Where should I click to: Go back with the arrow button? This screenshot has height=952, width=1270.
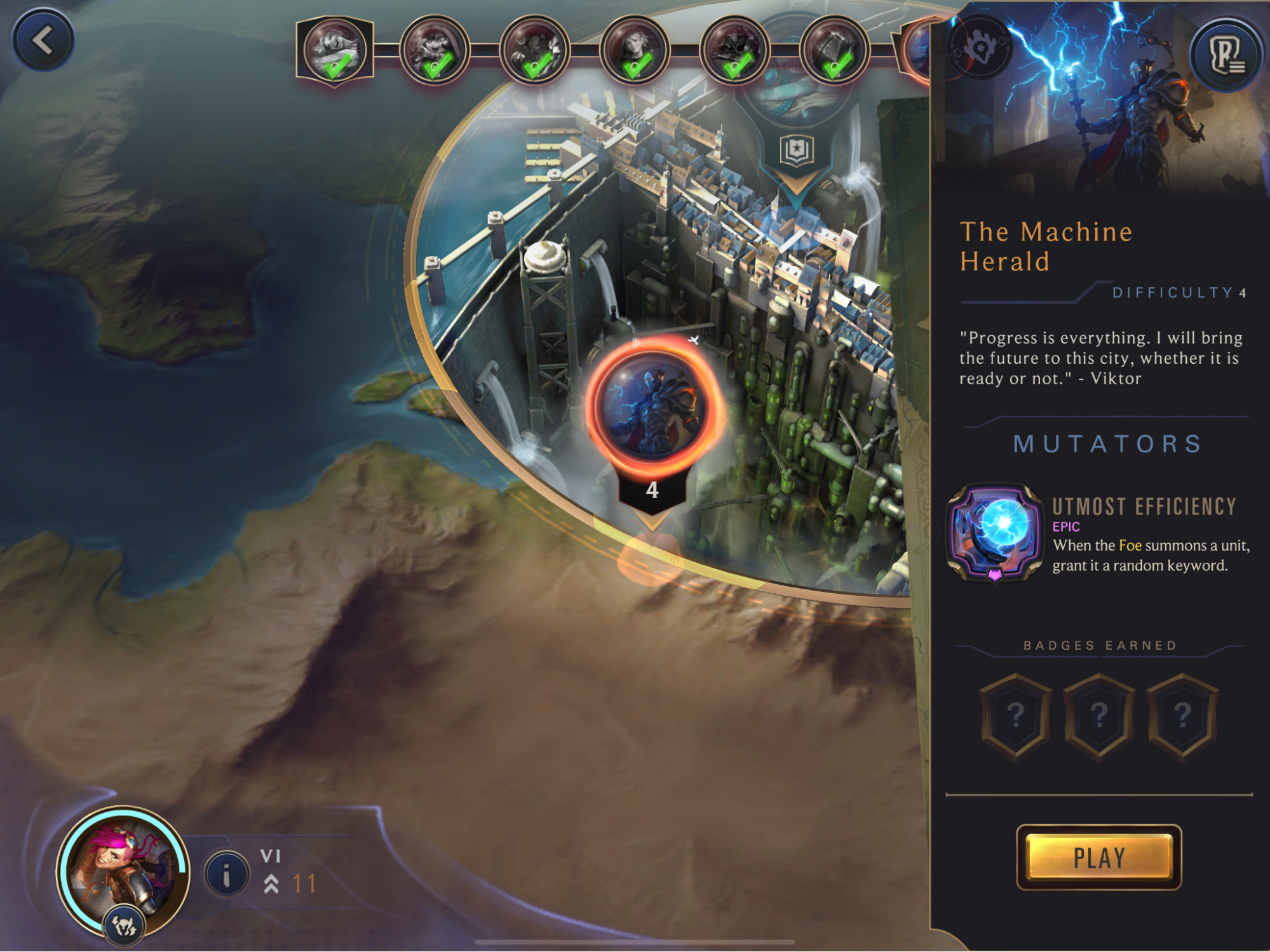coord(43,41)
